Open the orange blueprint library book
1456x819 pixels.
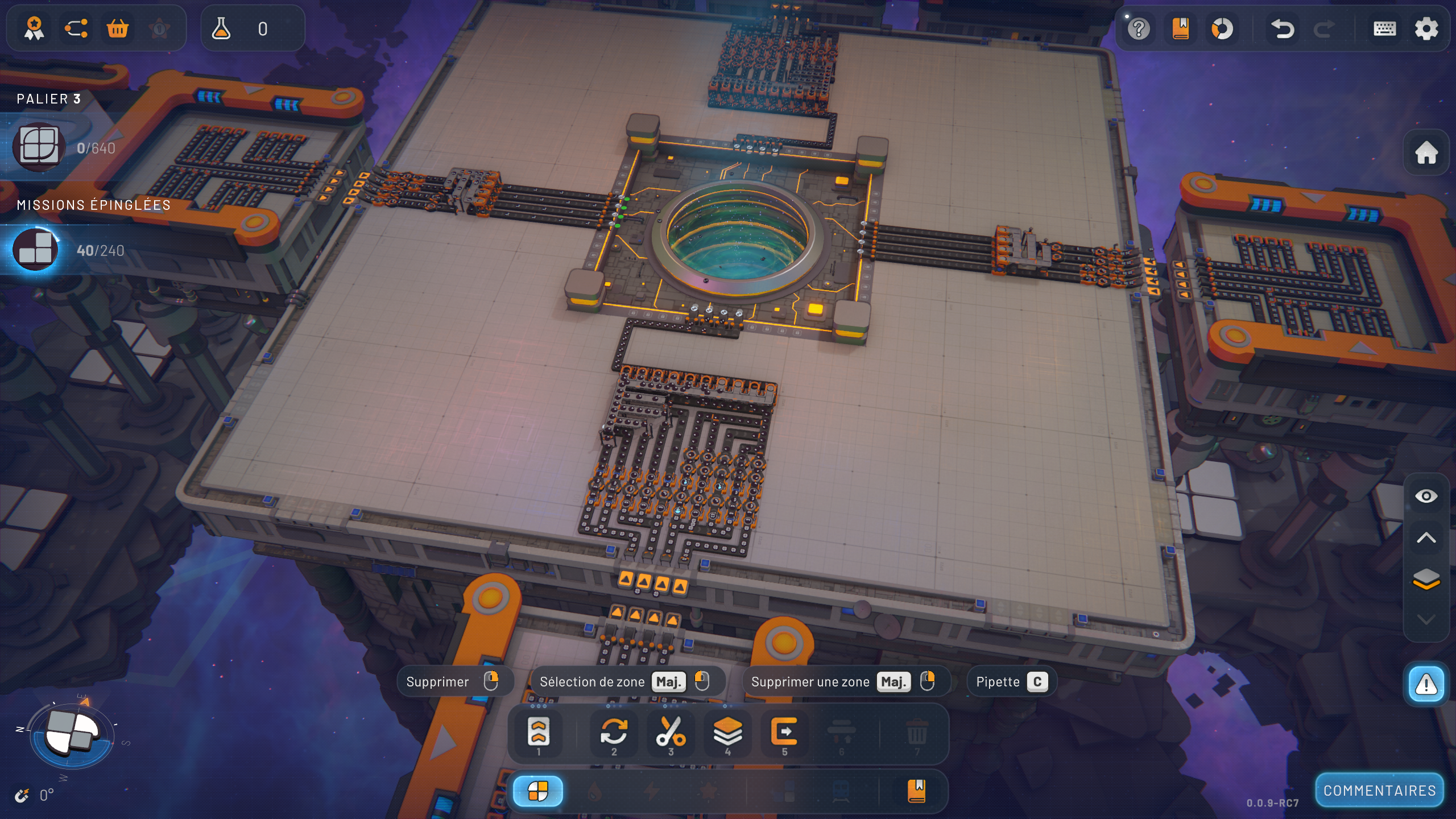tap(1181, 28)
